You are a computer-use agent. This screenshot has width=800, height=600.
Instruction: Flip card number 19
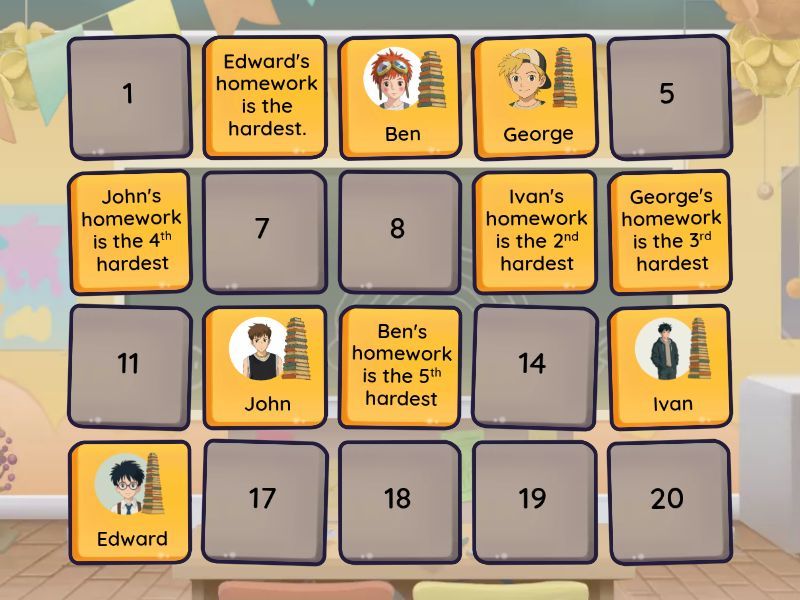click(x=533, y=499)
